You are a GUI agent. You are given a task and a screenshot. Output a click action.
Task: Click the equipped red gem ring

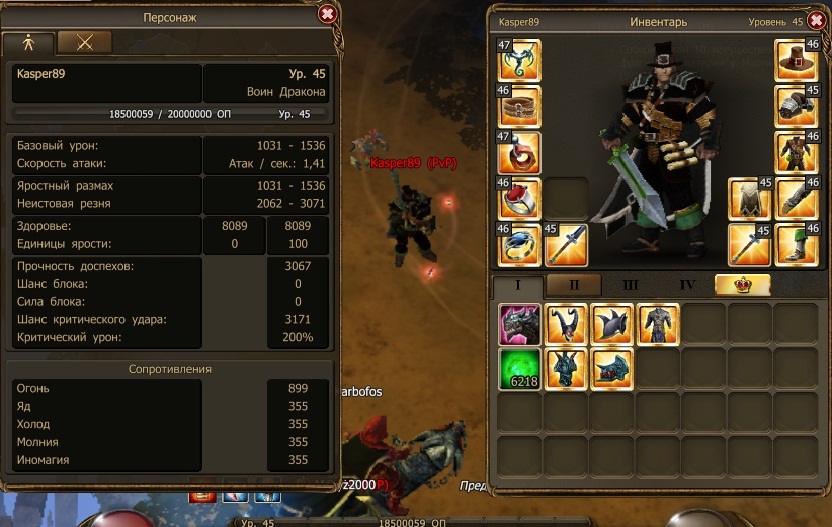coord(519,198)
